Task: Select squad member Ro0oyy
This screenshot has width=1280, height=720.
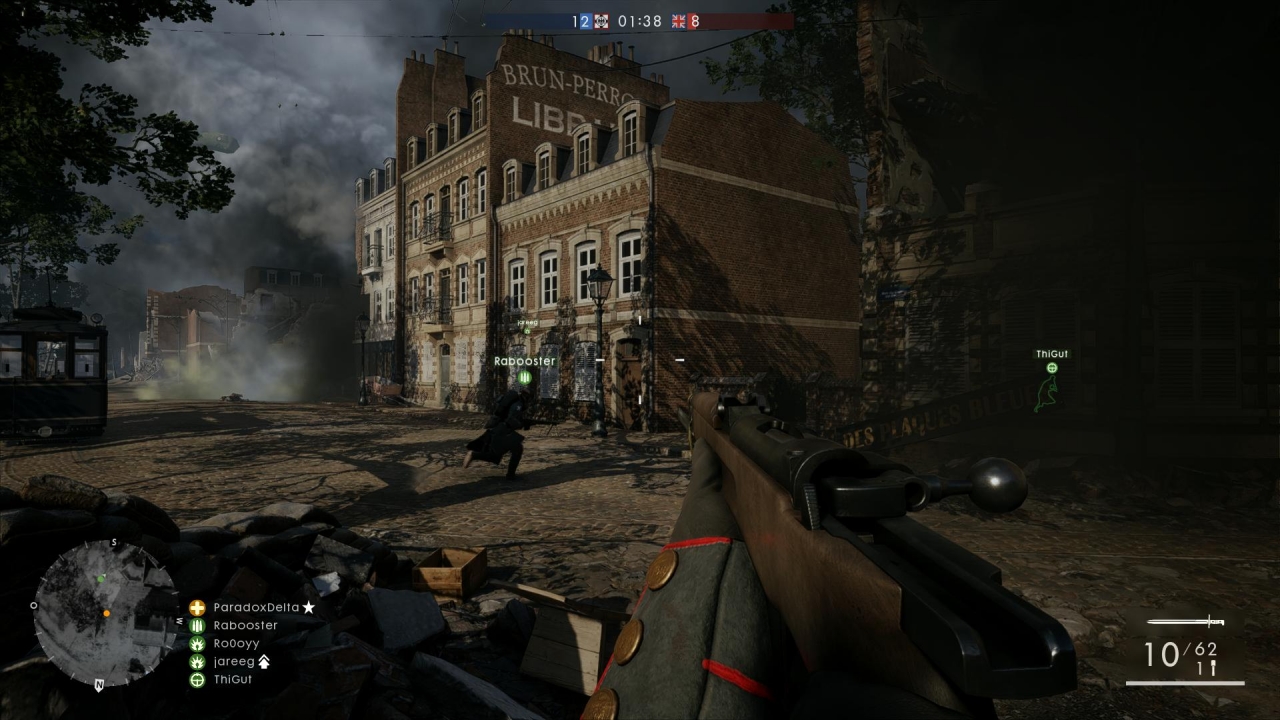Action: (236, 643)
